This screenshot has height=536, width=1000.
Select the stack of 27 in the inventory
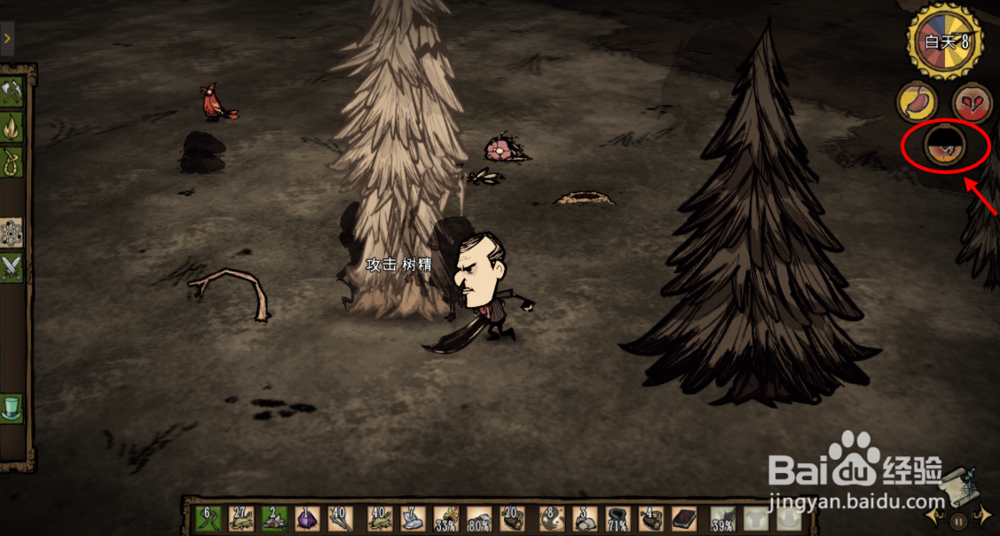pos(240,518)
